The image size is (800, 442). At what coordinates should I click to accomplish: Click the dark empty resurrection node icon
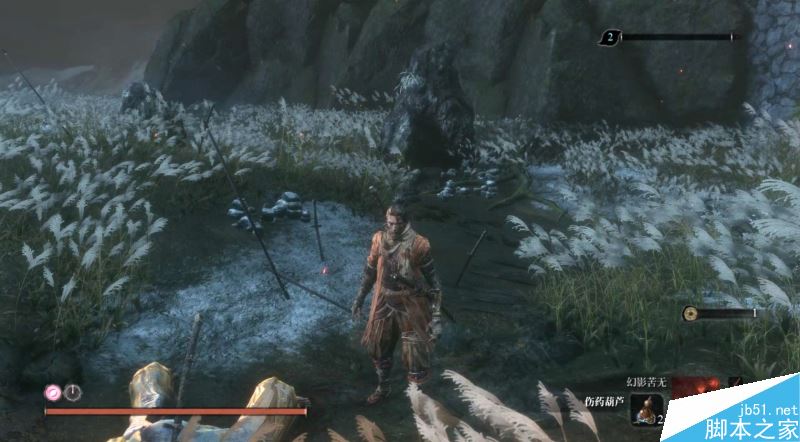tap(71, 393)
